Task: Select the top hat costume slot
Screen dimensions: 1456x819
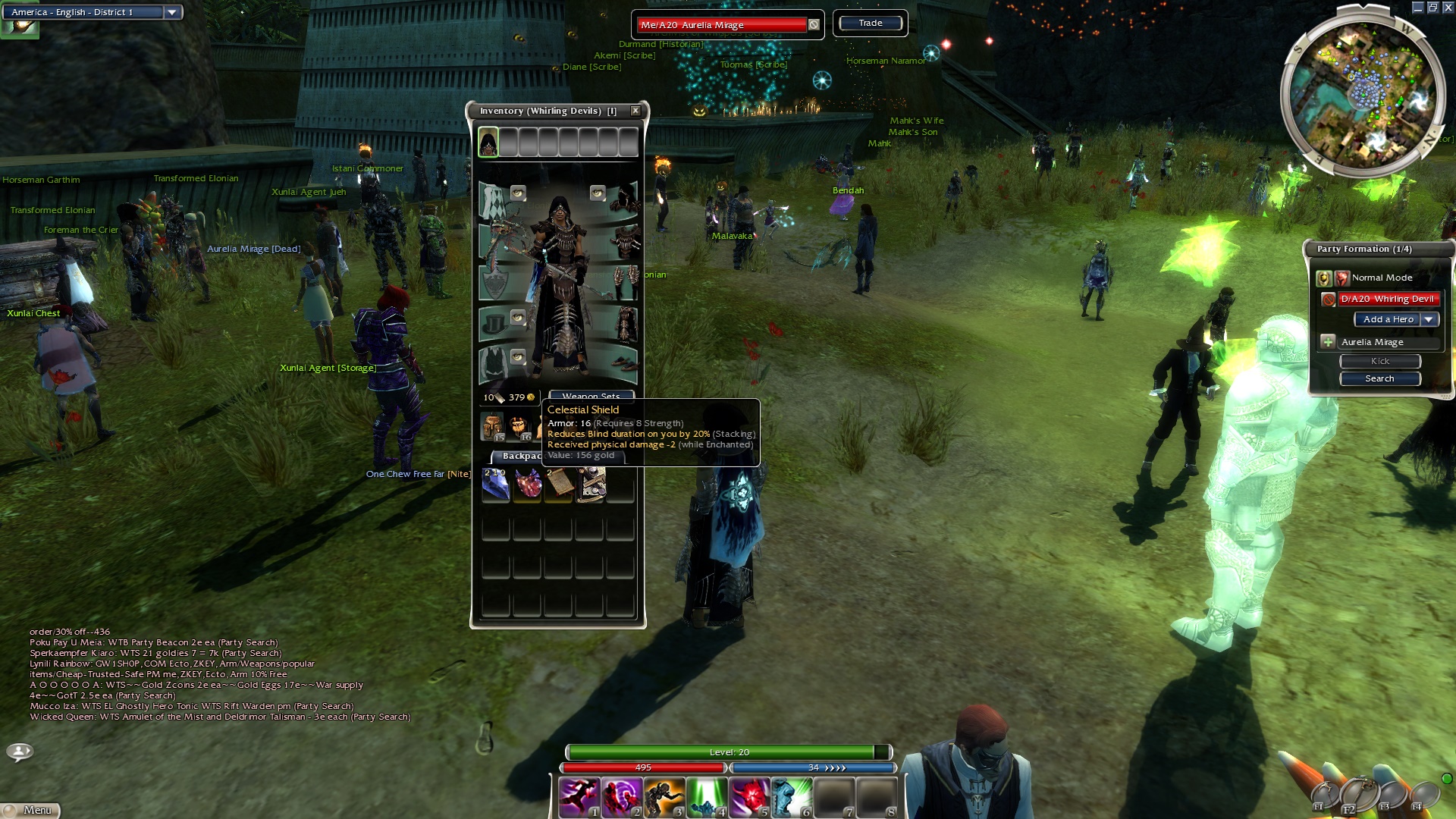Action: (x=494, y=324)
